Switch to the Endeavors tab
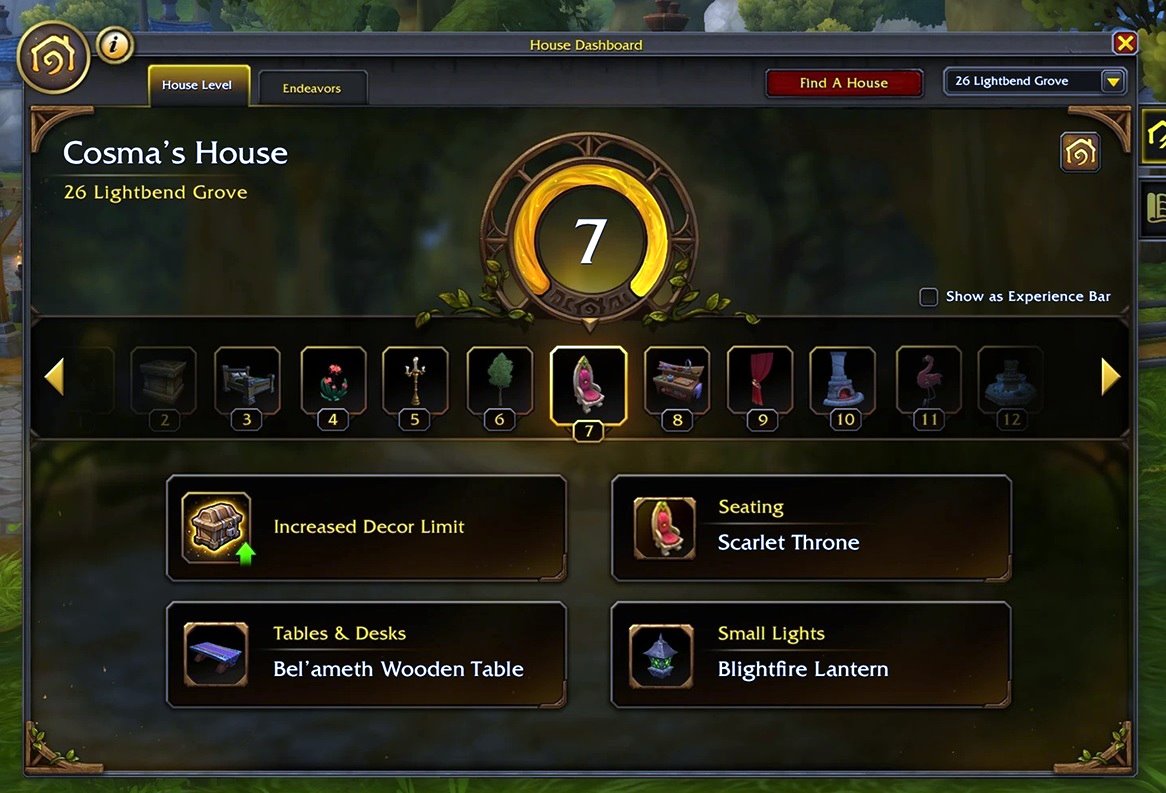Image resolution: width=1166 pixels, height=793 pixels. pyautogui.click(x=312, y=88)
